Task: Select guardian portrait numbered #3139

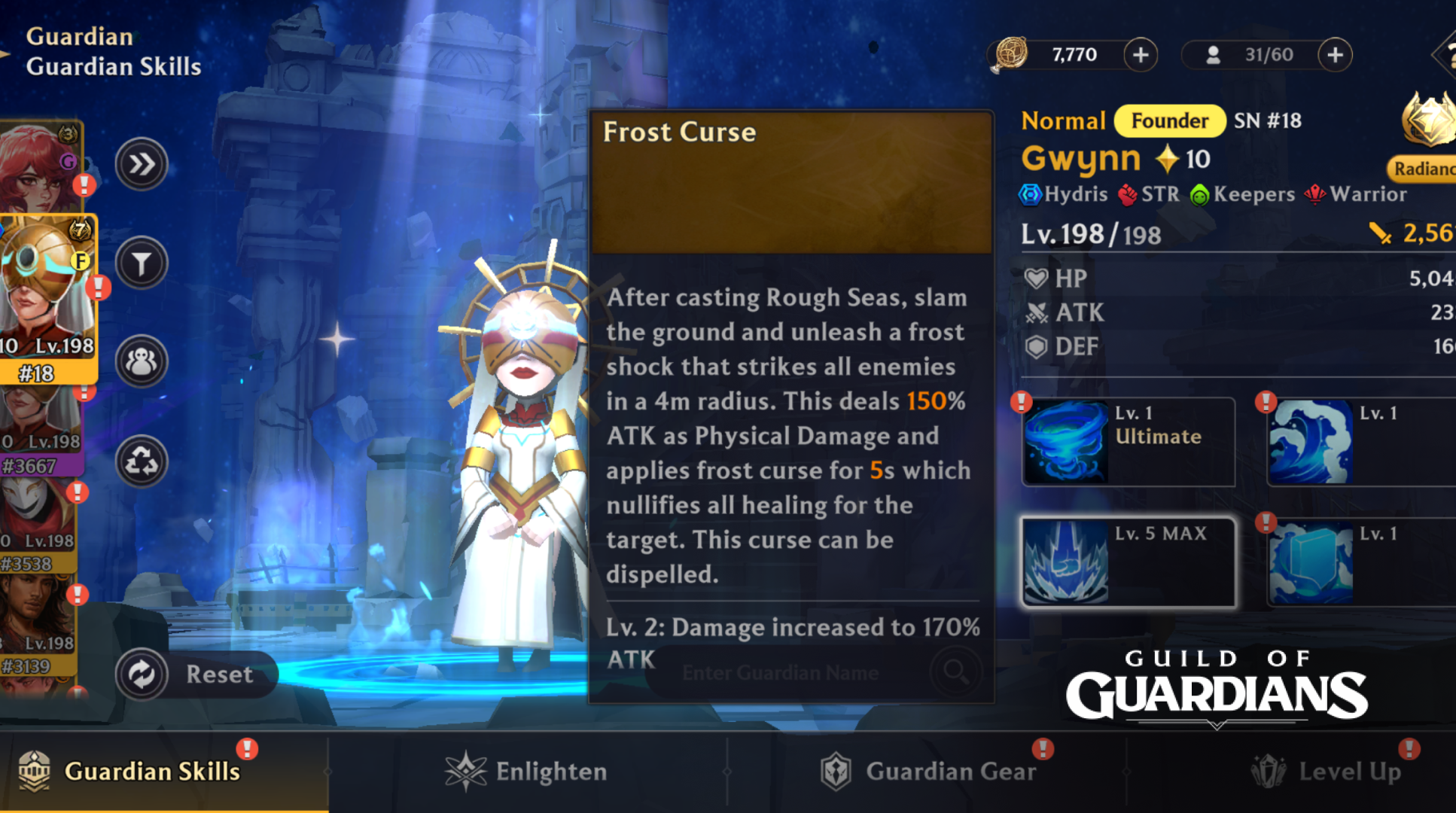Action: [38, 629]
